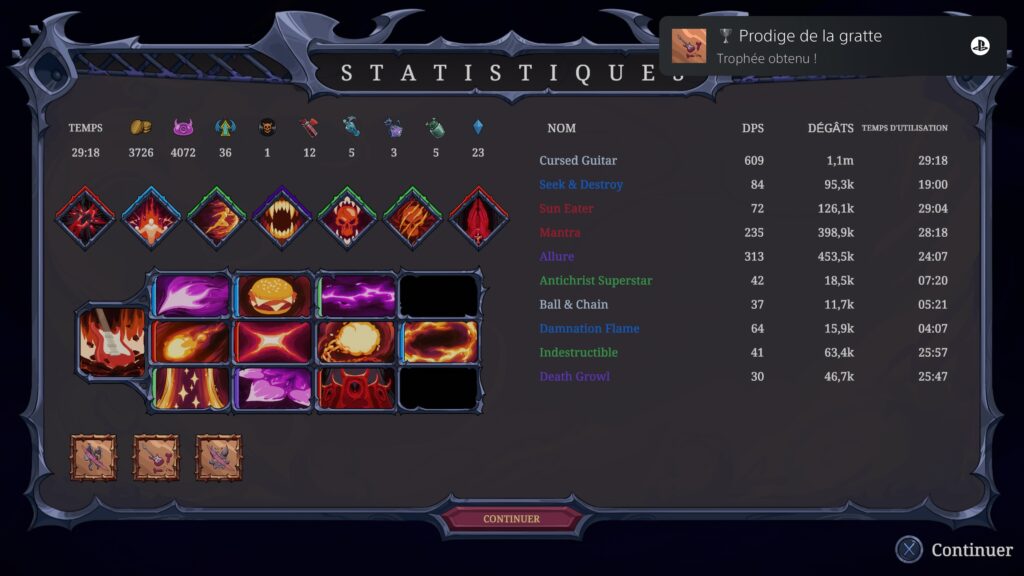Click the Death Growl entry
The height and width of the screenshot is (576, 1024).
pos(574,377)
